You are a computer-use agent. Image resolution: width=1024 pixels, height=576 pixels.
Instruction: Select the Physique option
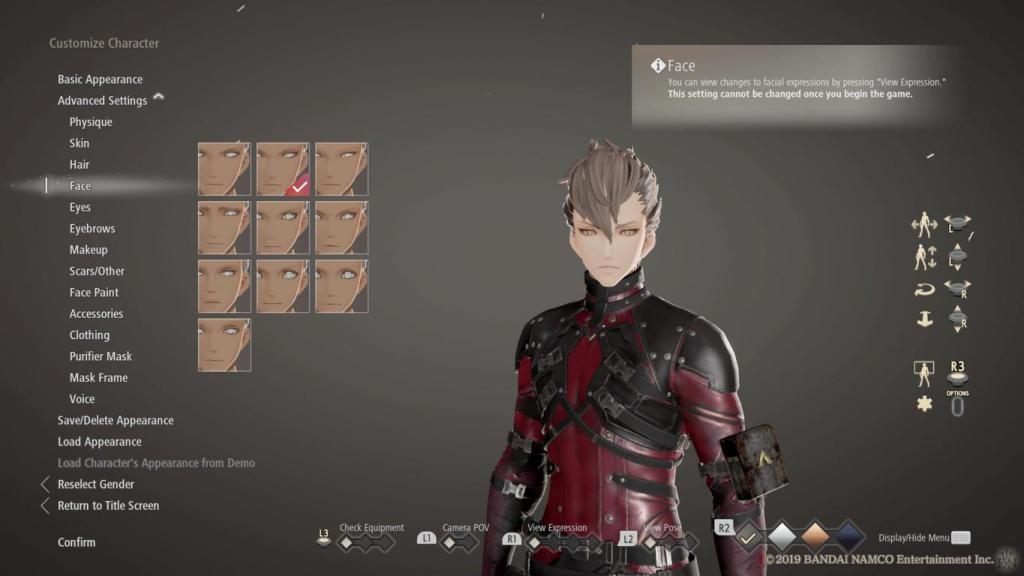coord(91,122)
